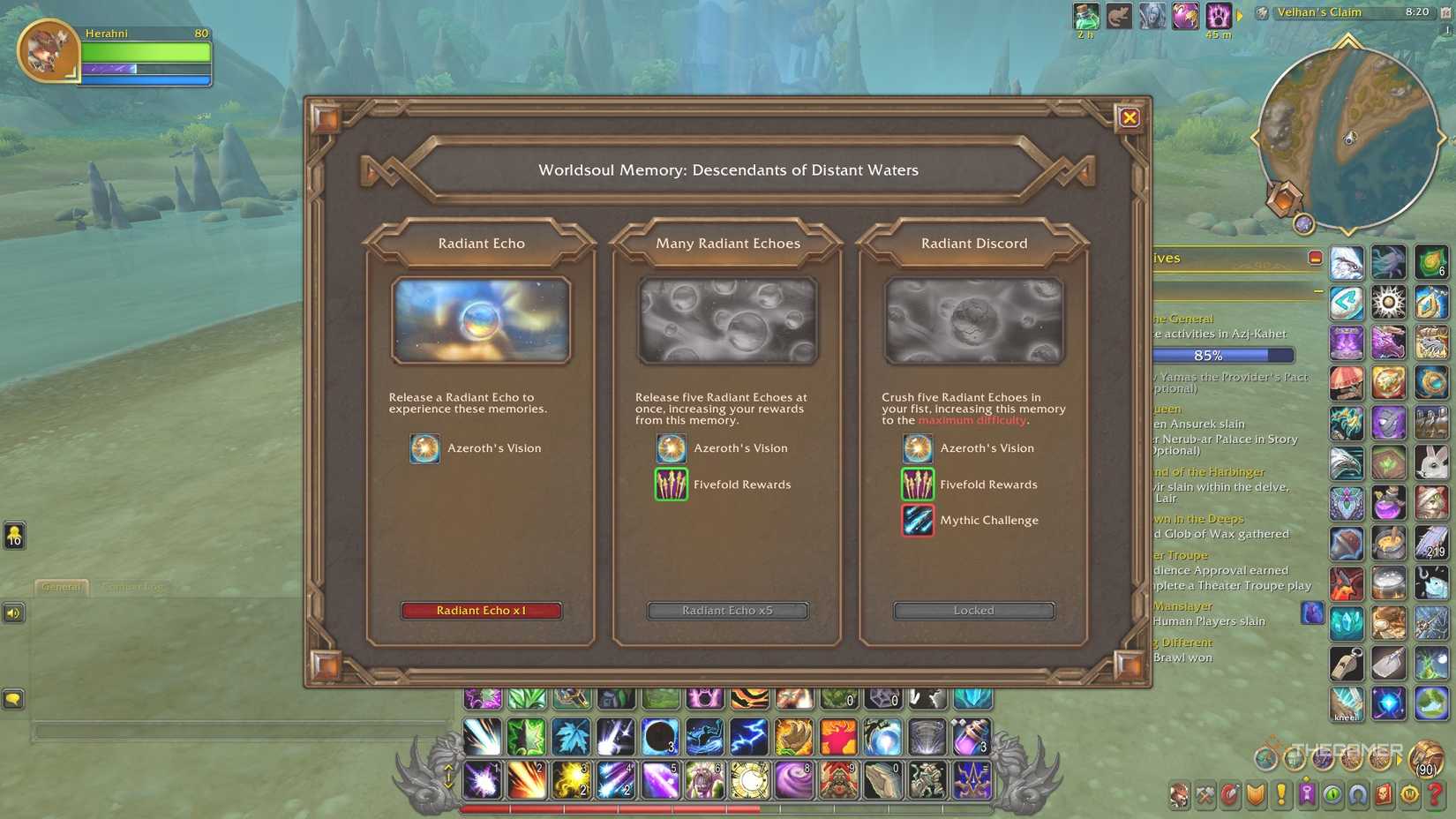Open the Group Finder icon

[1357, 794]
